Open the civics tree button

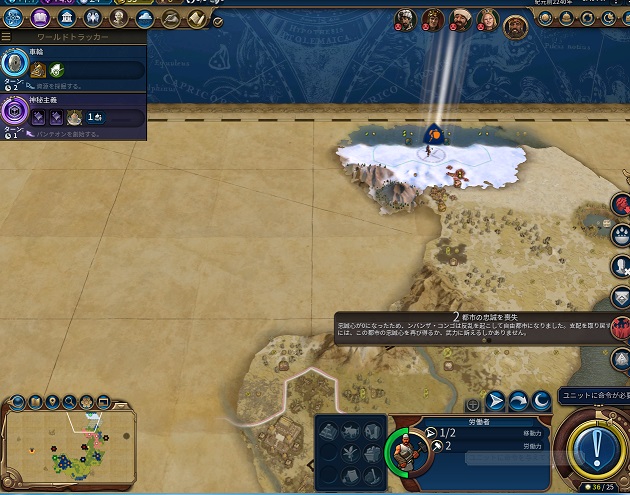40,18
